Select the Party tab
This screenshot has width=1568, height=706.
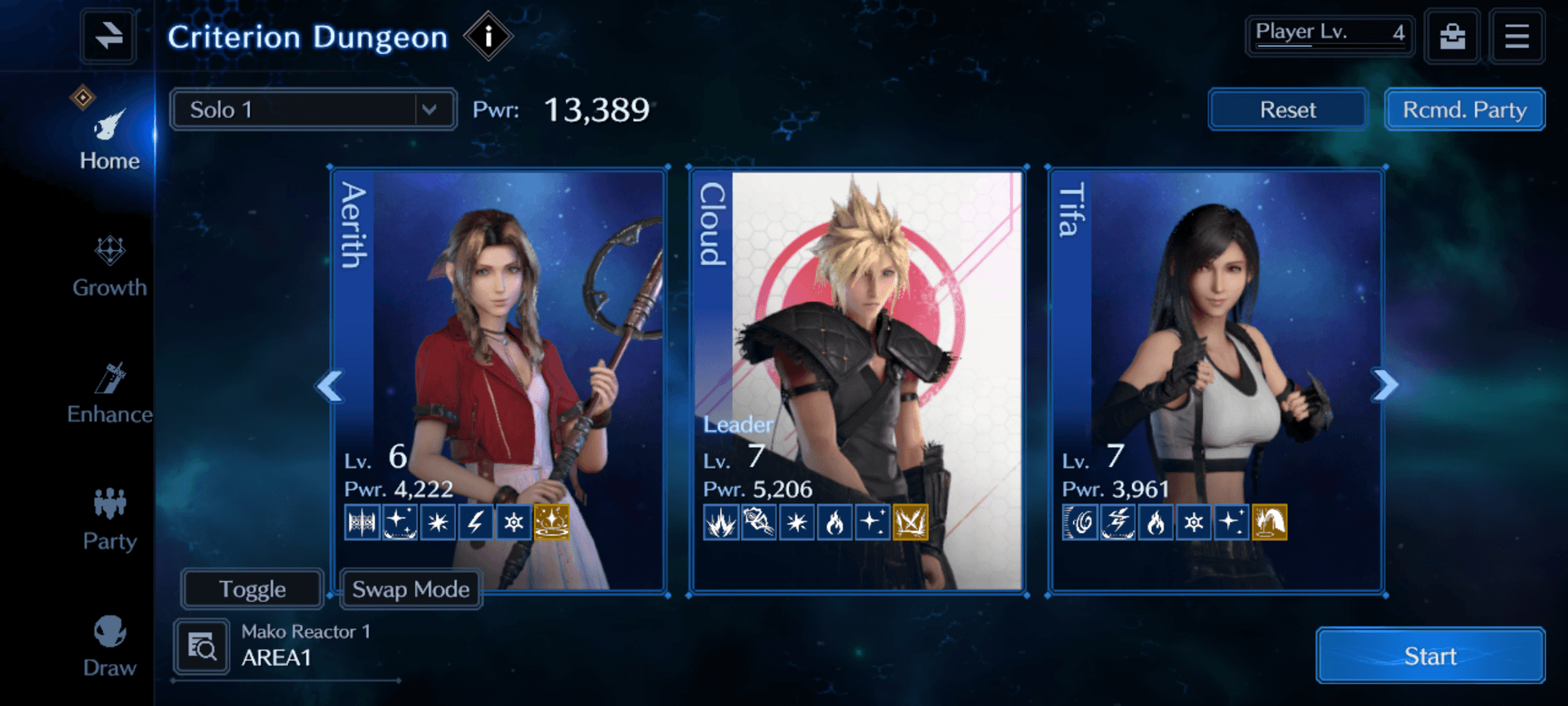pyautogui.click(x=109, y=520)
